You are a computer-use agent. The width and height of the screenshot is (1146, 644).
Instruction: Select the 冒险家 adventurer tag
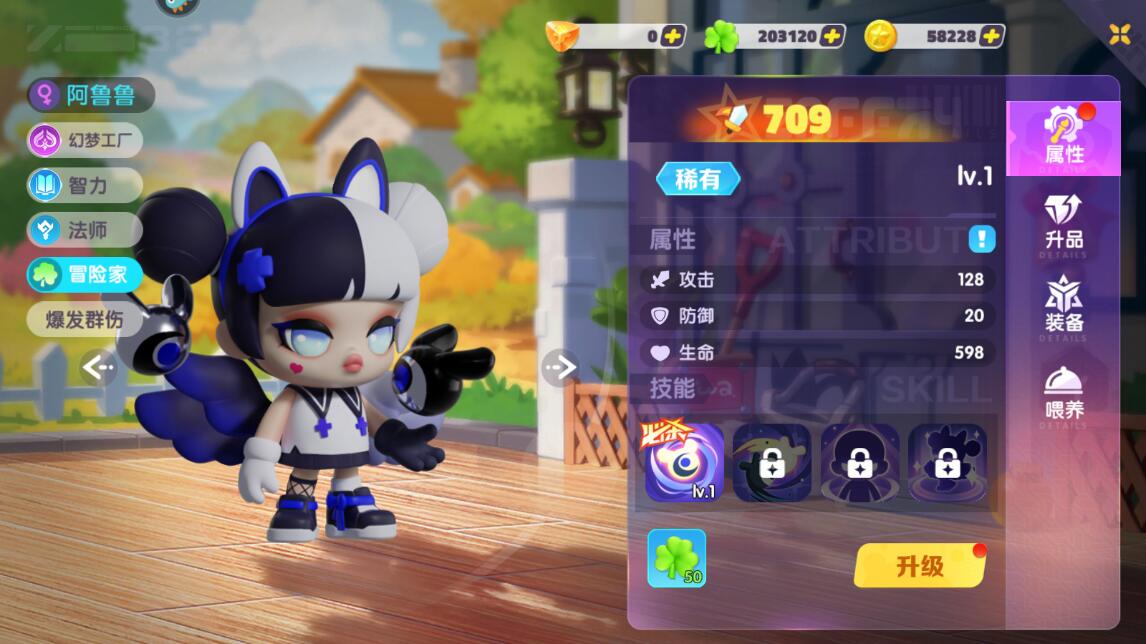(86, 275)
